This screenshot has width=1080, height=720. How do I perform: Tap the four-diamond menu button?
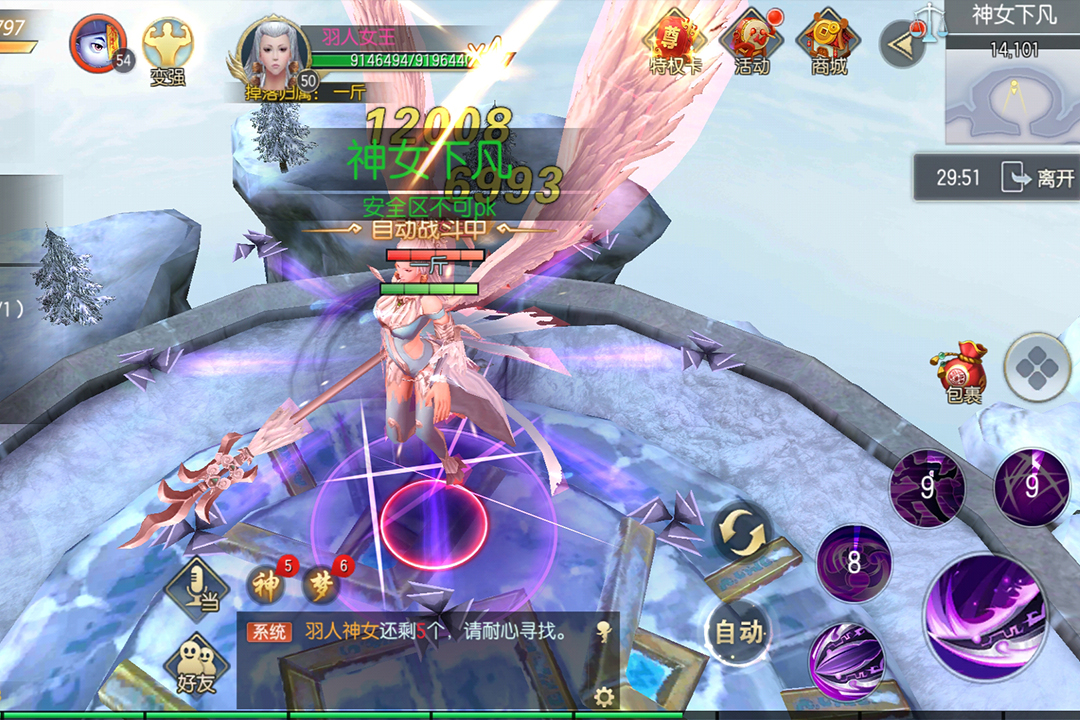point(1036,368)
